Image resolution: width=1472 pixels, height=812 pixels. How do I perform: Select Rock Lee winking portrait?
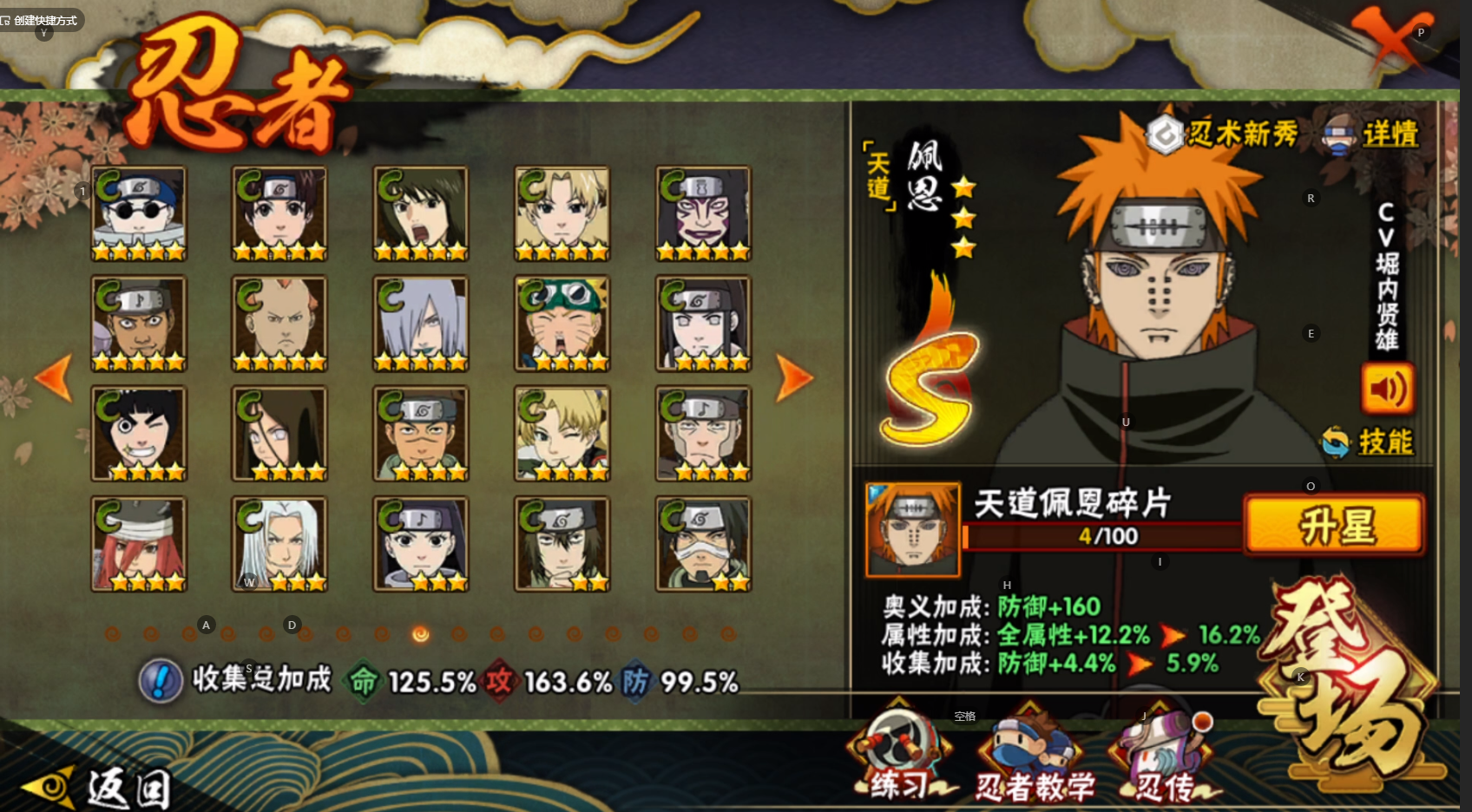tap(139, 434)
